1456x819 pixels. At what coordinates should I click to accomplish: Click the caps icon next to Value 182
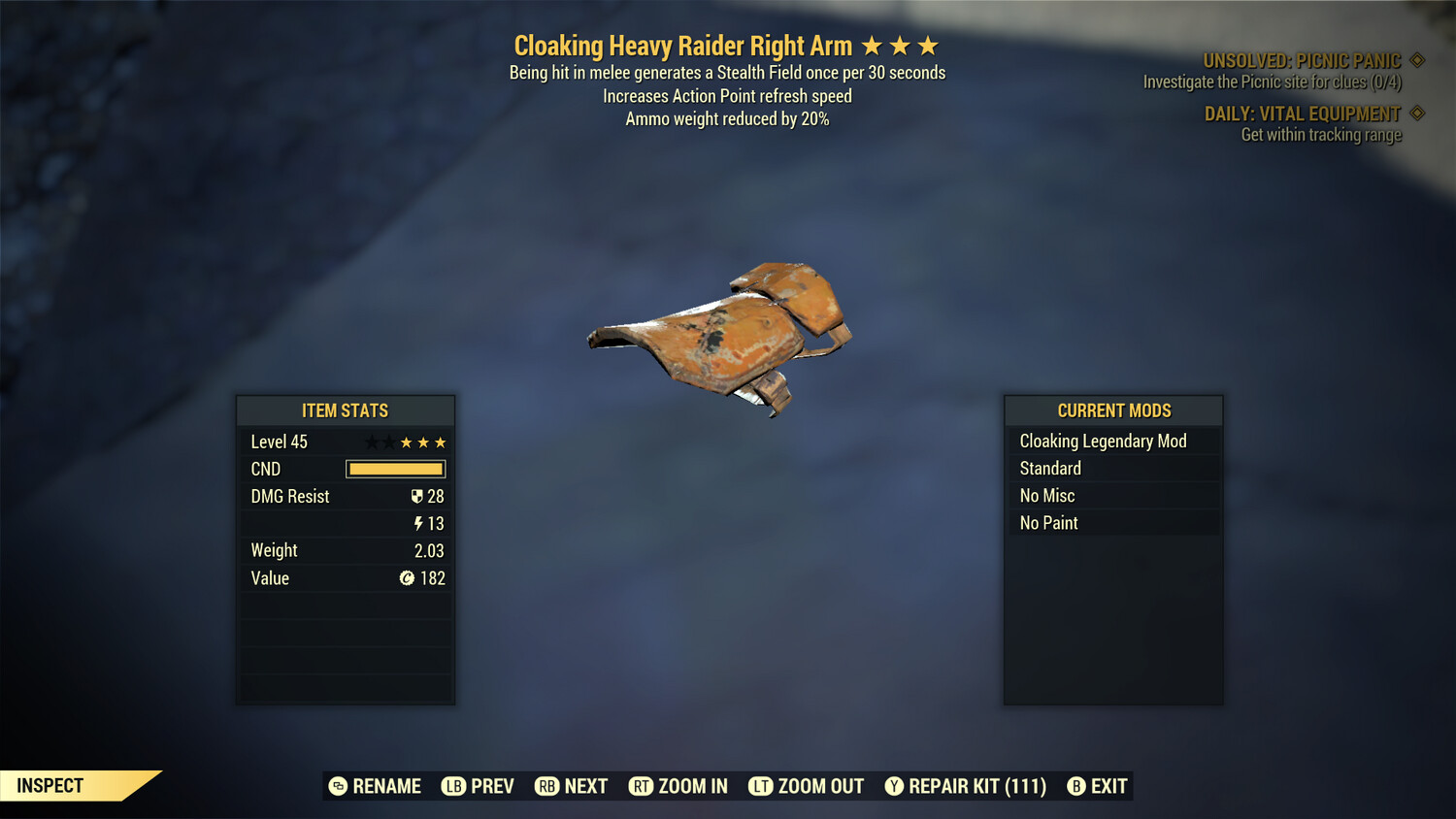tap(409, 578)
